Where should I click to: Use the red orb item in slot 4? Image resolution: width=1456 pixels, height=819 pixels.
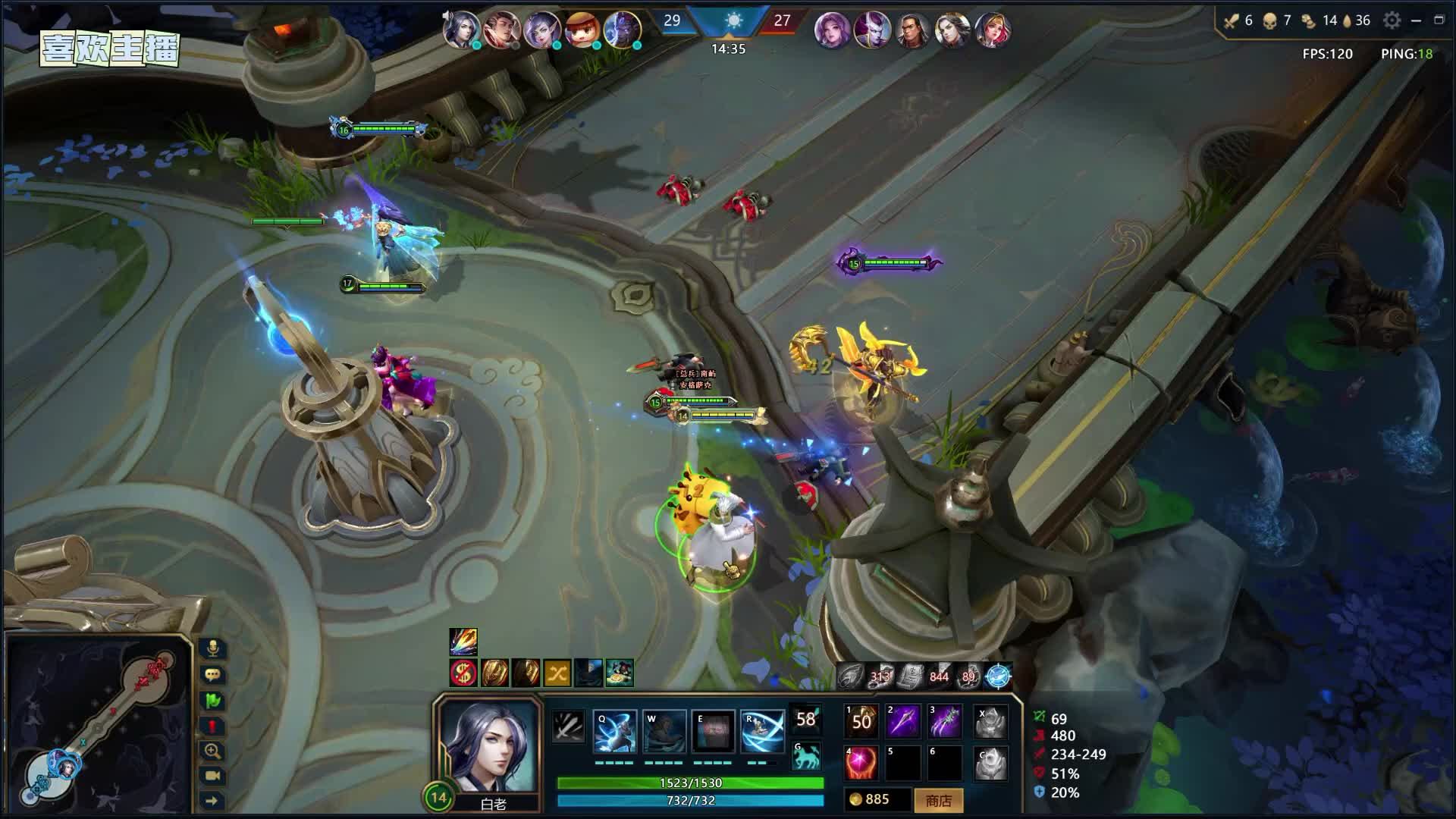862,763
